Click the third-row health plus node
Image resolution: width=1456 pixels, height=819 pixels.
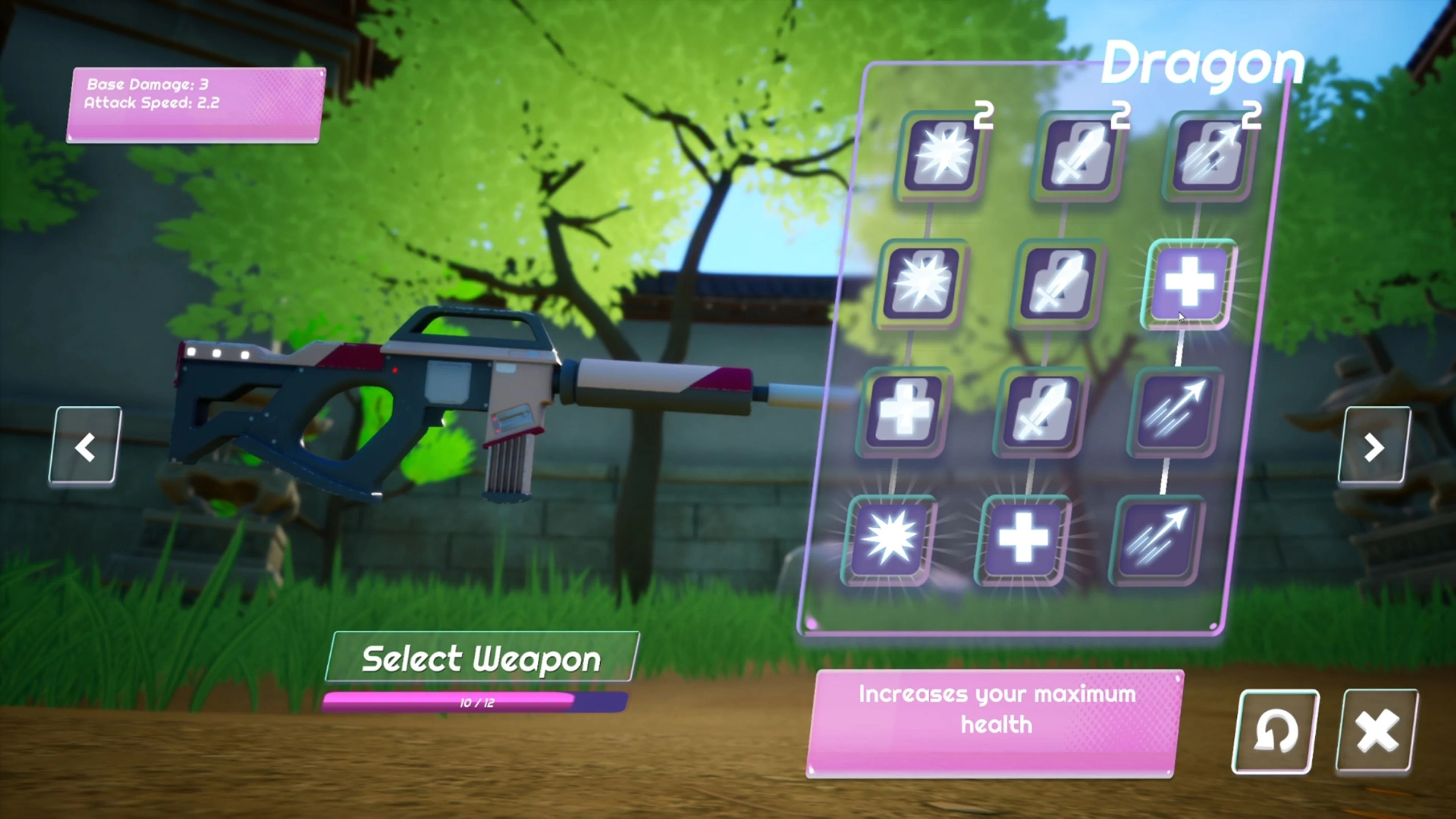(x=904, y=413)
